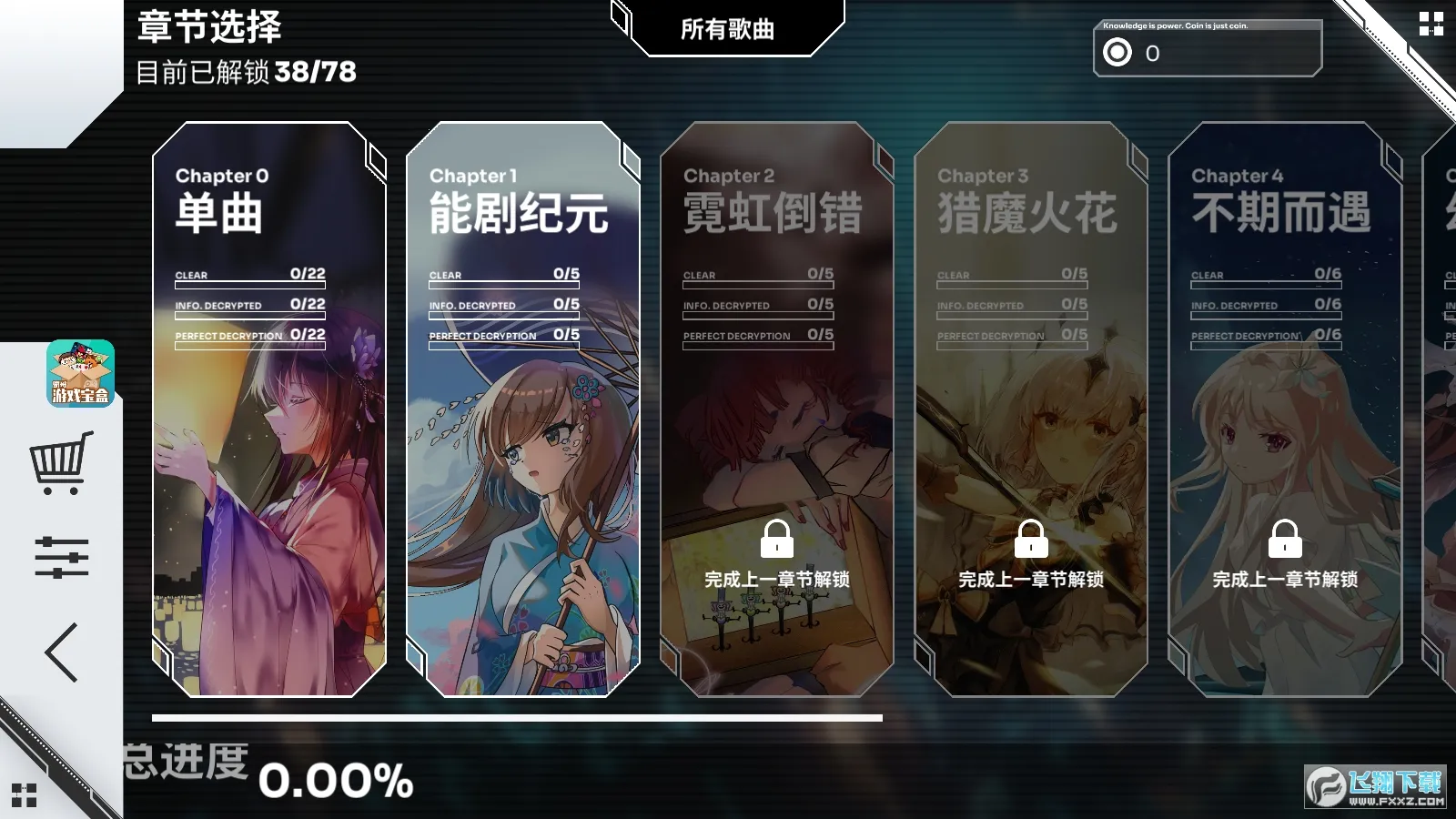
Task: Click the top-right four-squares menu icon
Action: coord(1431,24)
